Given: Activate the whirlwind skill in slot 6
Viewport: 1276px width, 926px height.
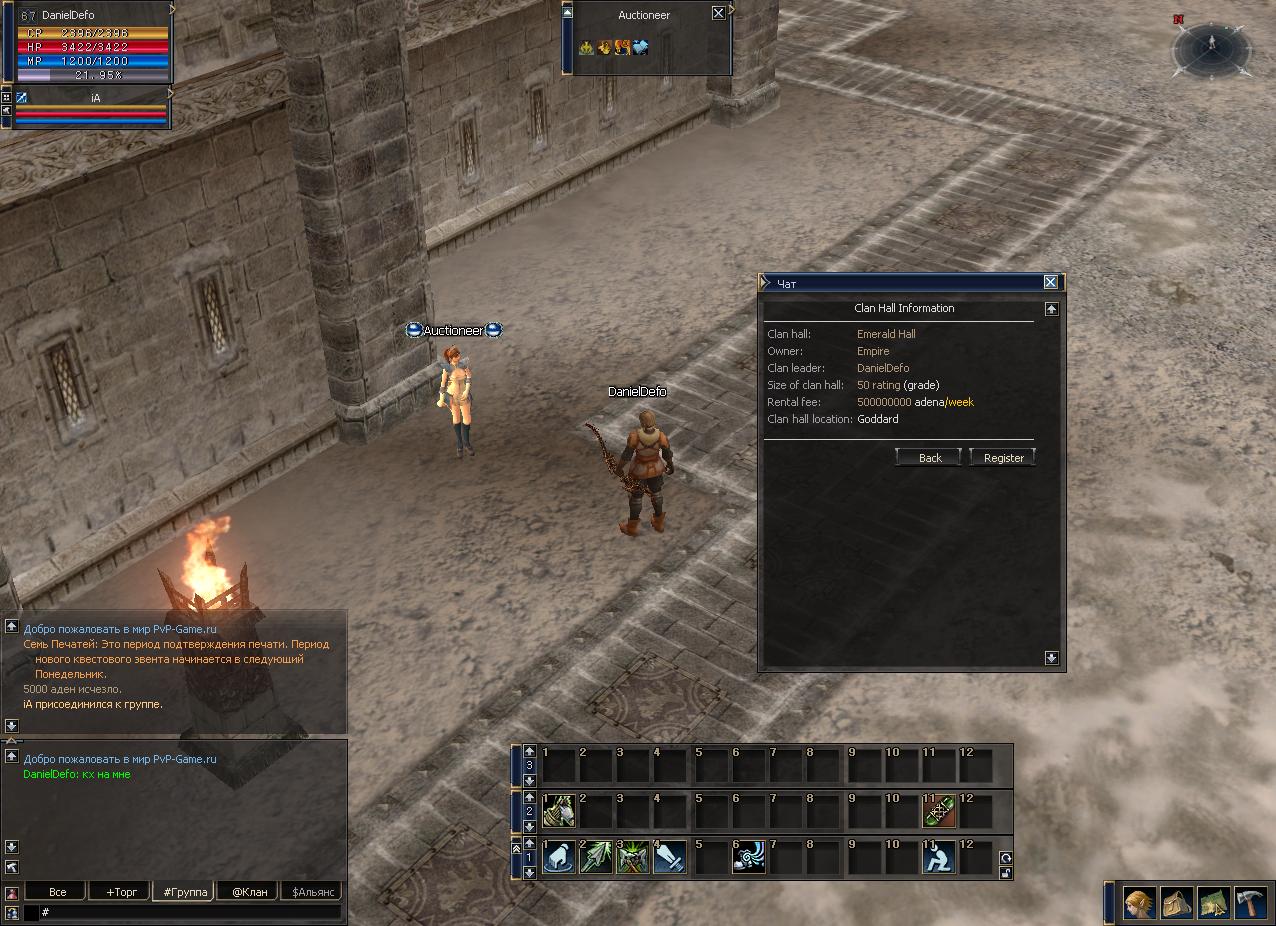Looking at the screenshot, I should pyautogui.click(x=749, y=858).
